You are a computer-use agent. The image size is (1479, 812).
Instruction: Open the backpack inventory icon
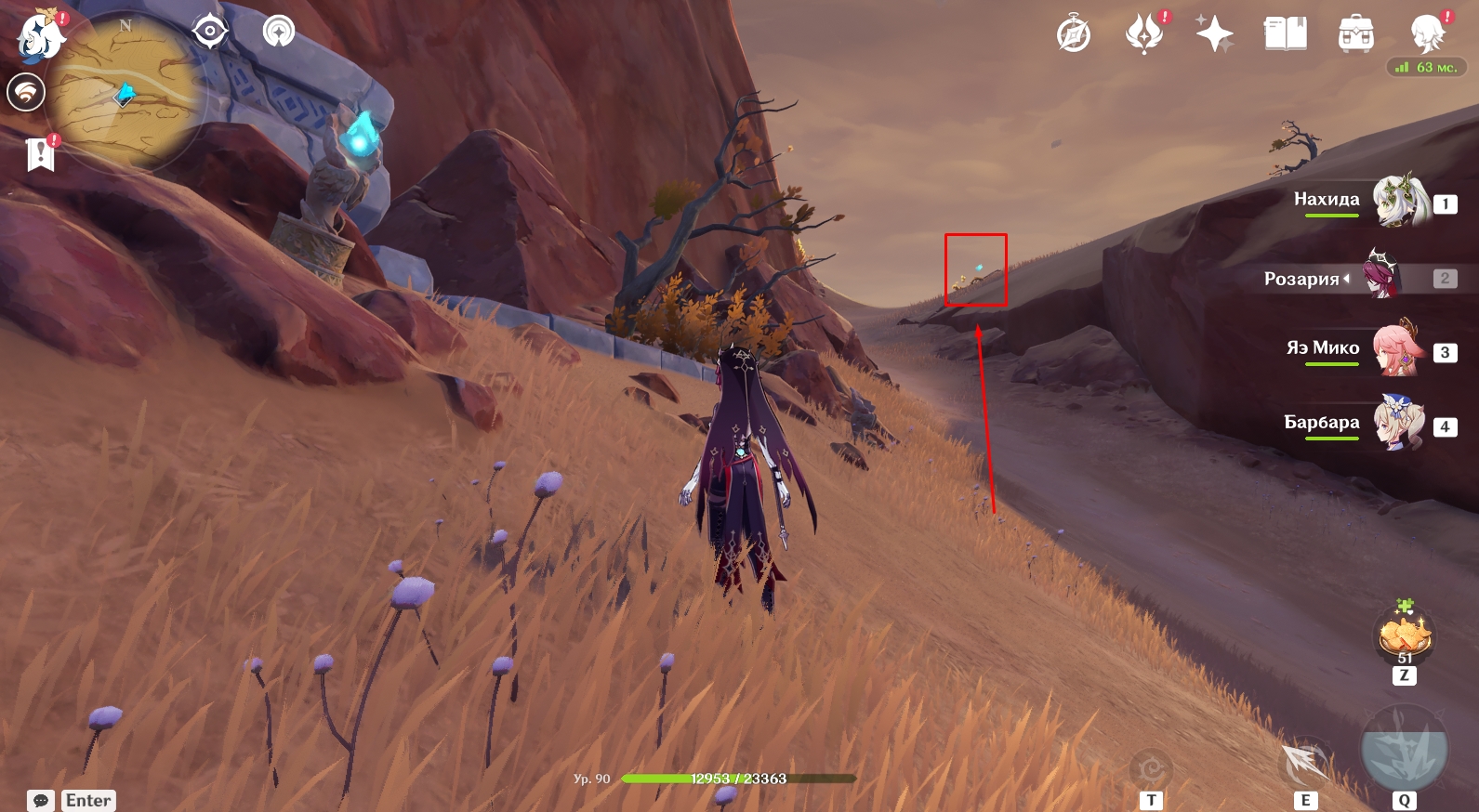(x=1355, y=35)
